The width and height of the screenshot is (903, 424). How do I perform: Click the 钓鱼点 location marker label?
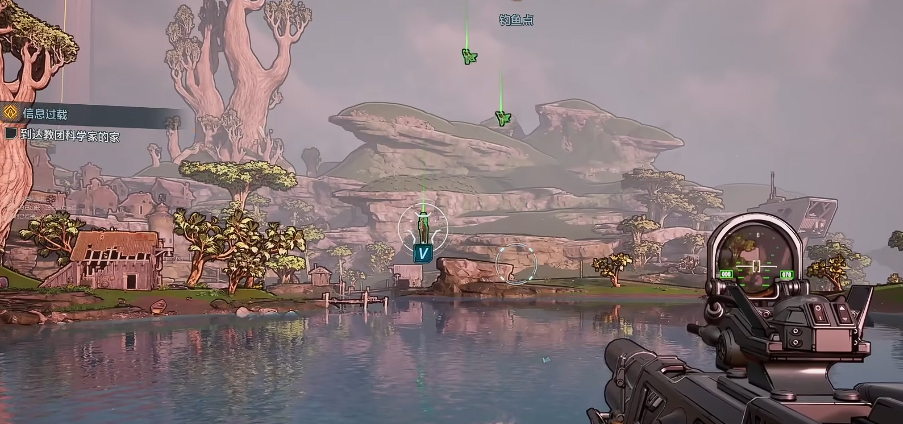[515, 20]
